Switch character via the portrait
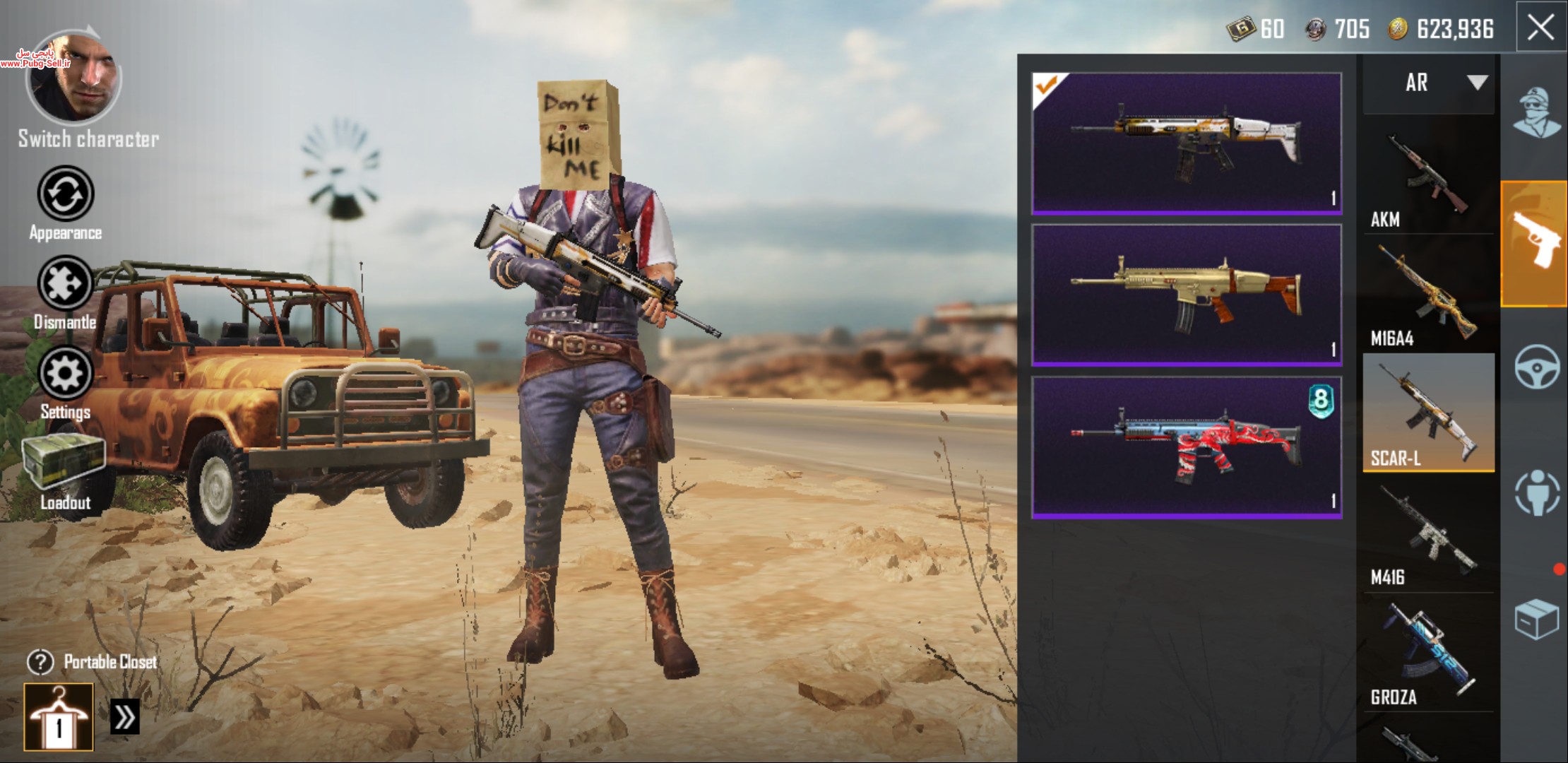This screenshot has width=1568, height=763. coord(74,79)
